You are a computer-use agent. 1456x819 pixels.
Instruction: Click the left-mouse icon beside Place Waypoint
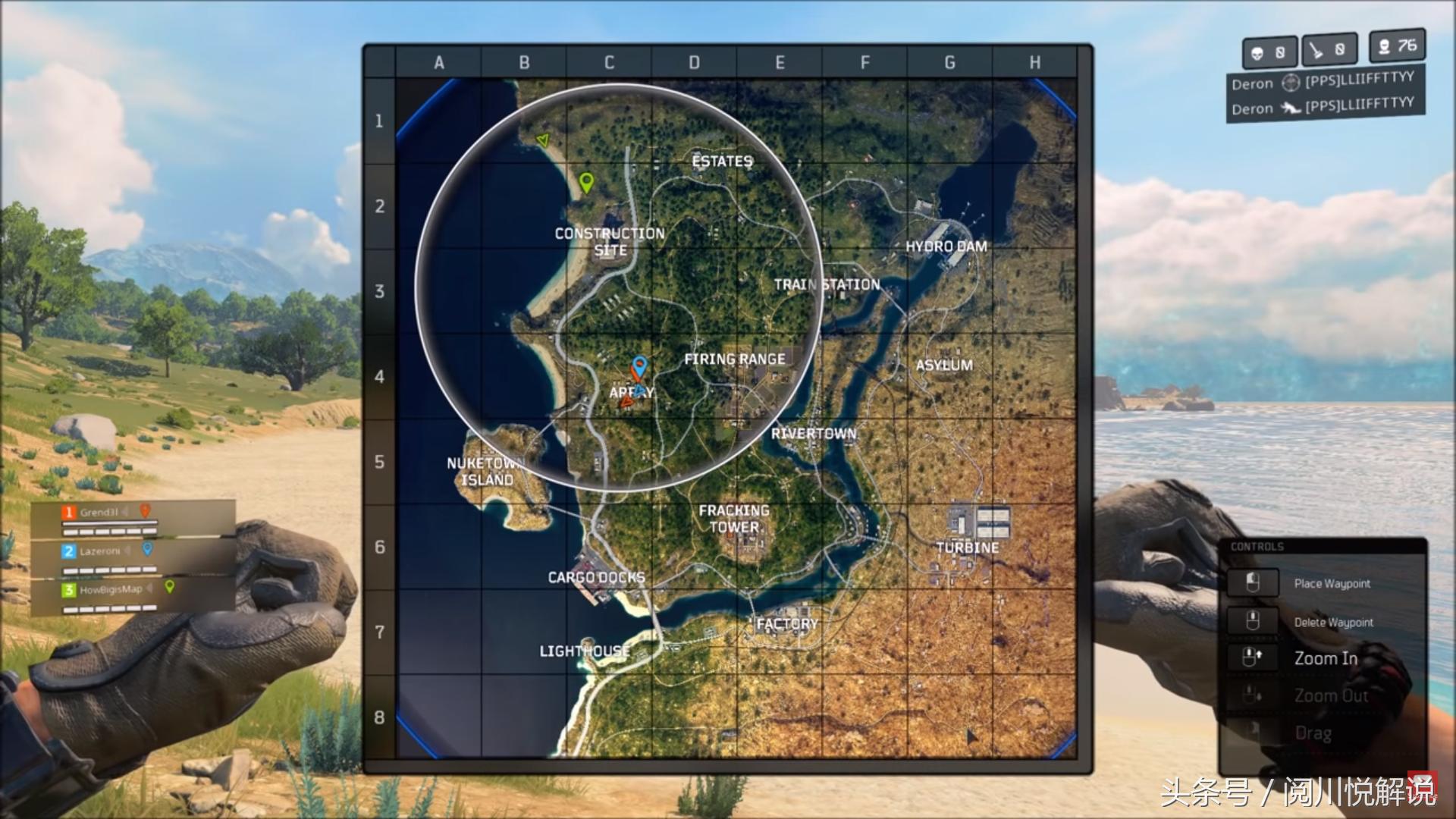point(1254,582)
